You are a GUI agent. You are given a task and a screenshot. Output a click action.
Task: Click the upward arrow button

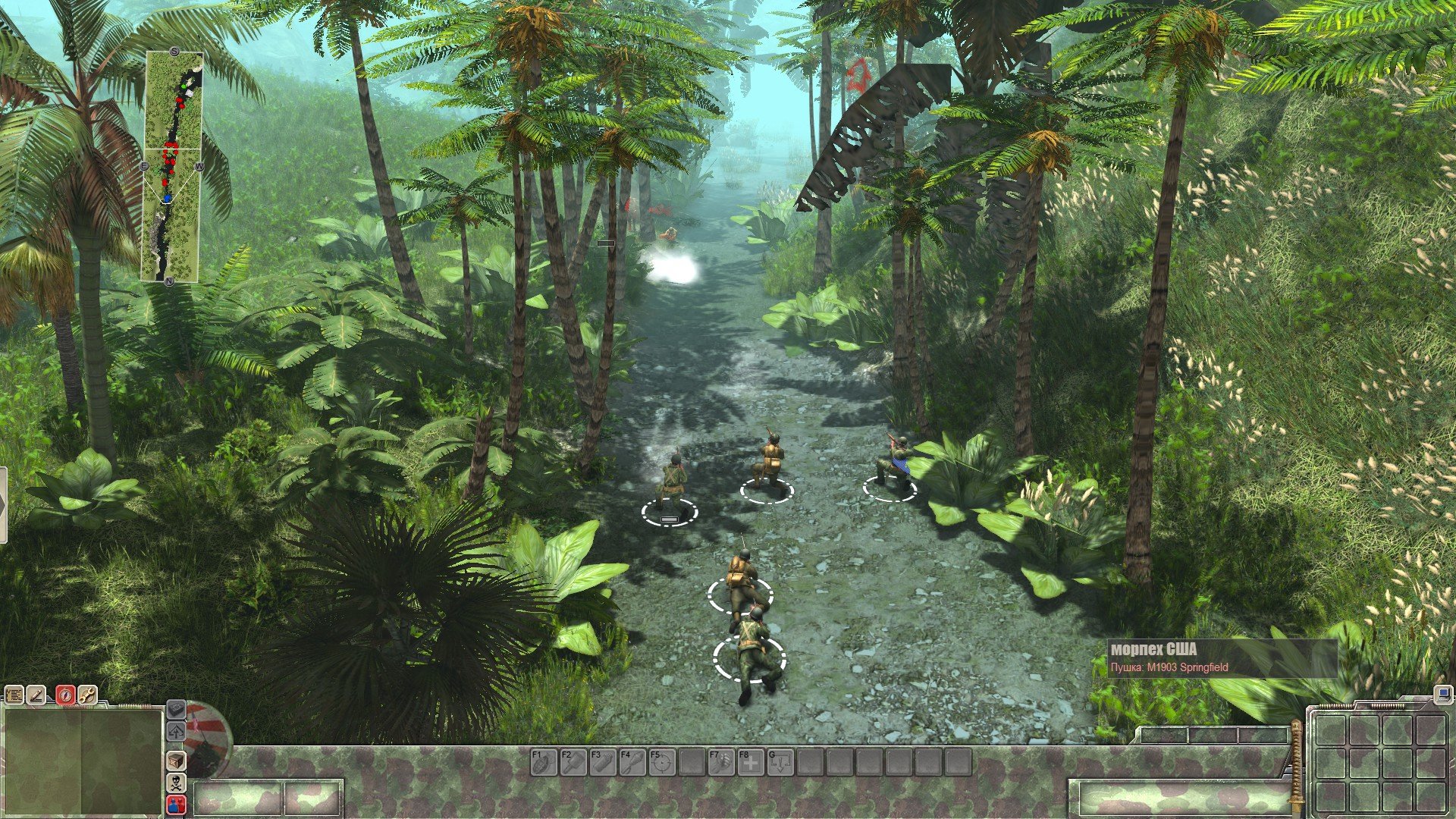176,732
